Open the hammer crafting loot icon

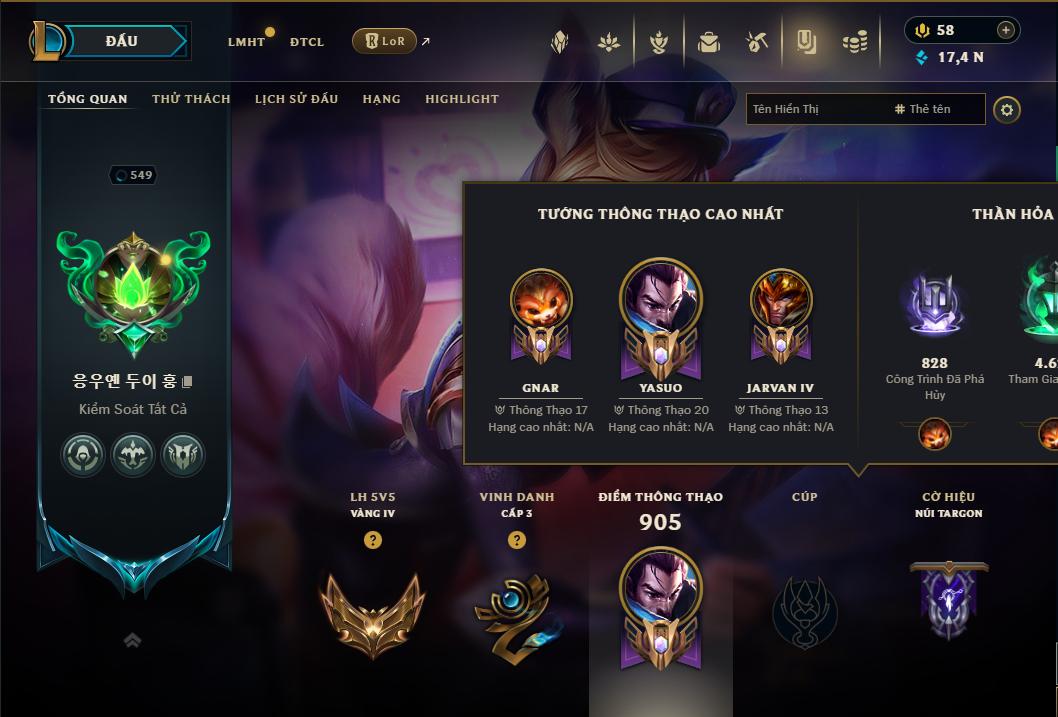point(757,42)
